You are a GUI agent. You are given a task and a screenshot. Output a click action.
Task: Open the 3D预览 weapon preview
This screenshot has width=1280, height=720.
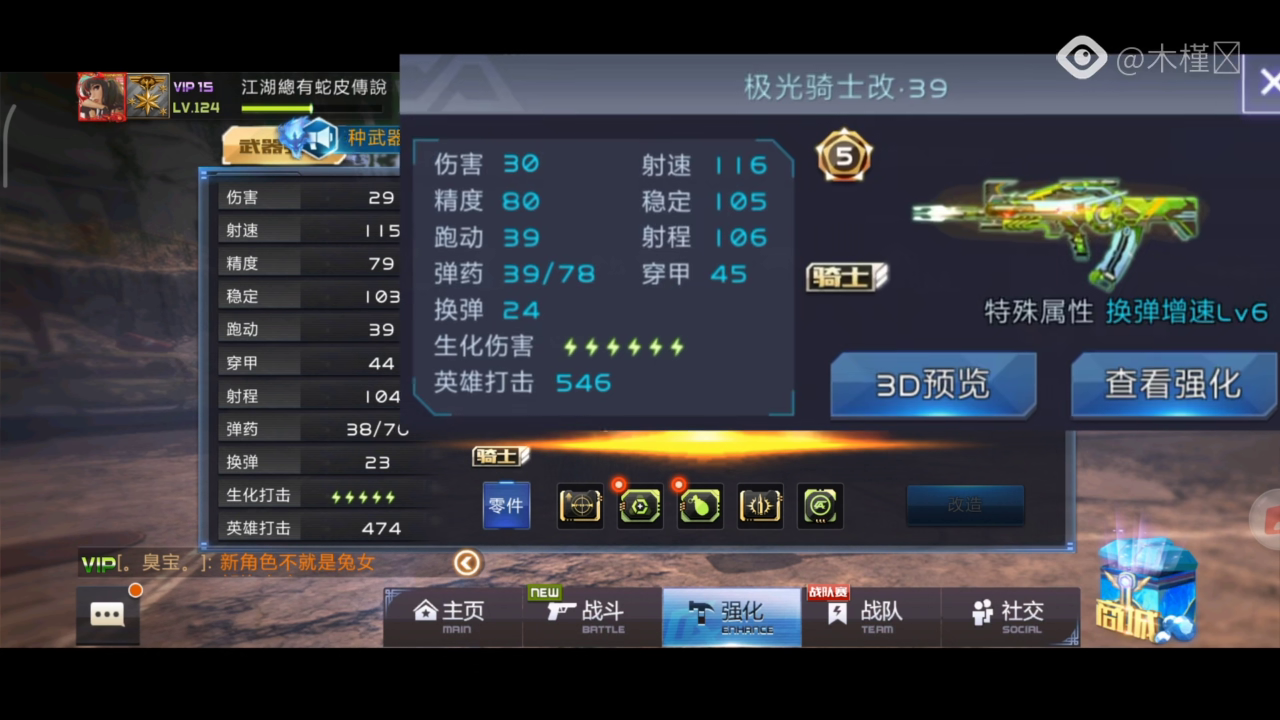932,385
